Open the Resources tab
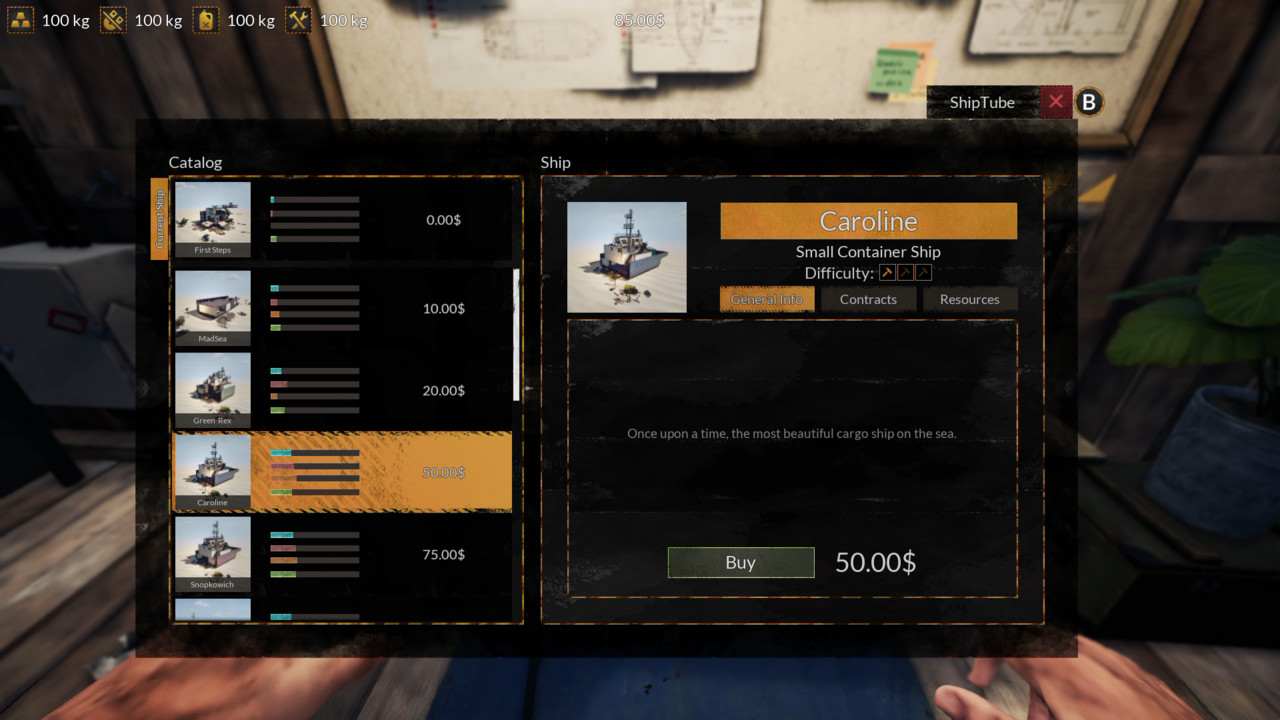 click(969, 299)
